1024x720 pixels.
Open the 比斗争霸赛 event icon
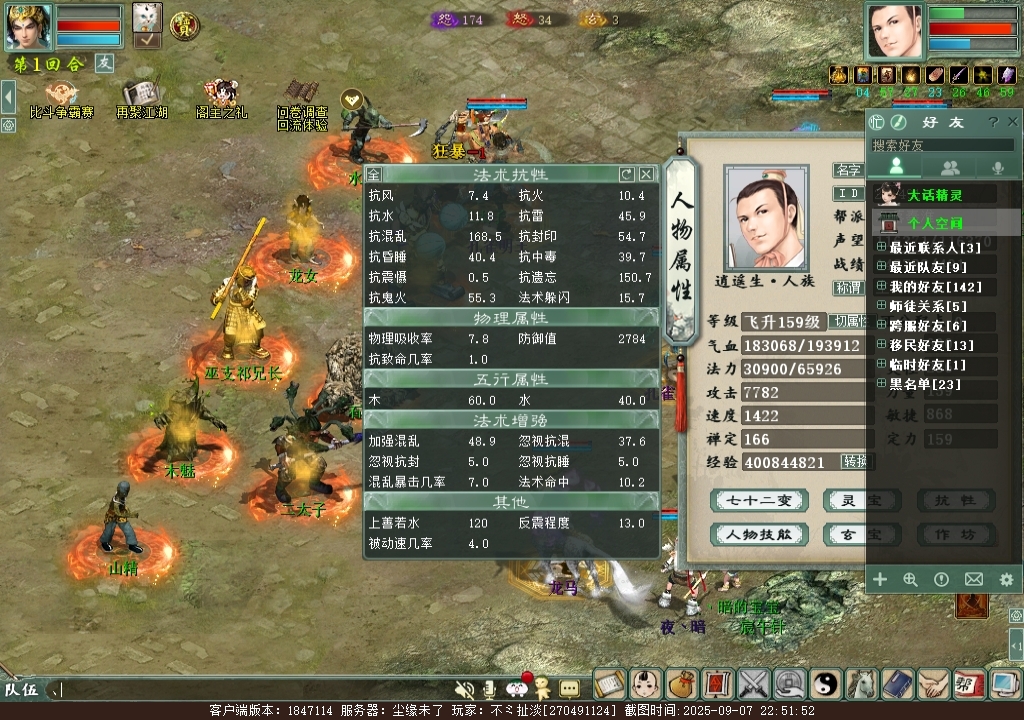coord(61,99)
